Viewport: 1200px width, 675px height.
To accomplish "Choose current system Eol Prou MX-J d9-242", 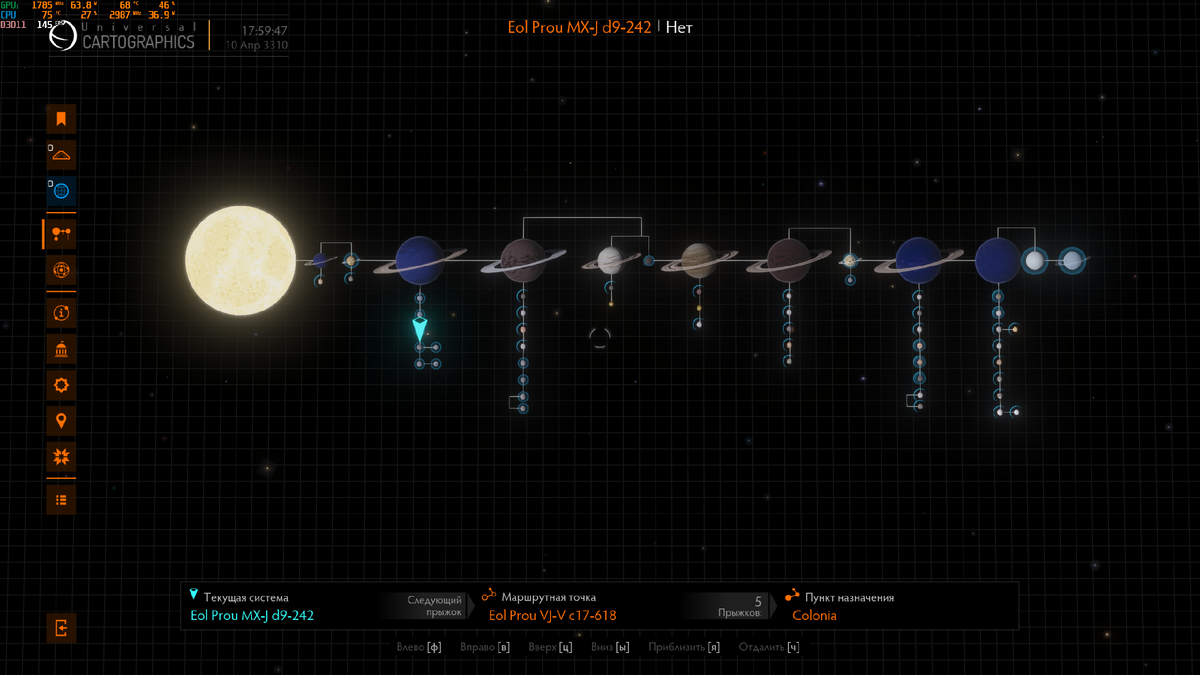I will (252, 615).
